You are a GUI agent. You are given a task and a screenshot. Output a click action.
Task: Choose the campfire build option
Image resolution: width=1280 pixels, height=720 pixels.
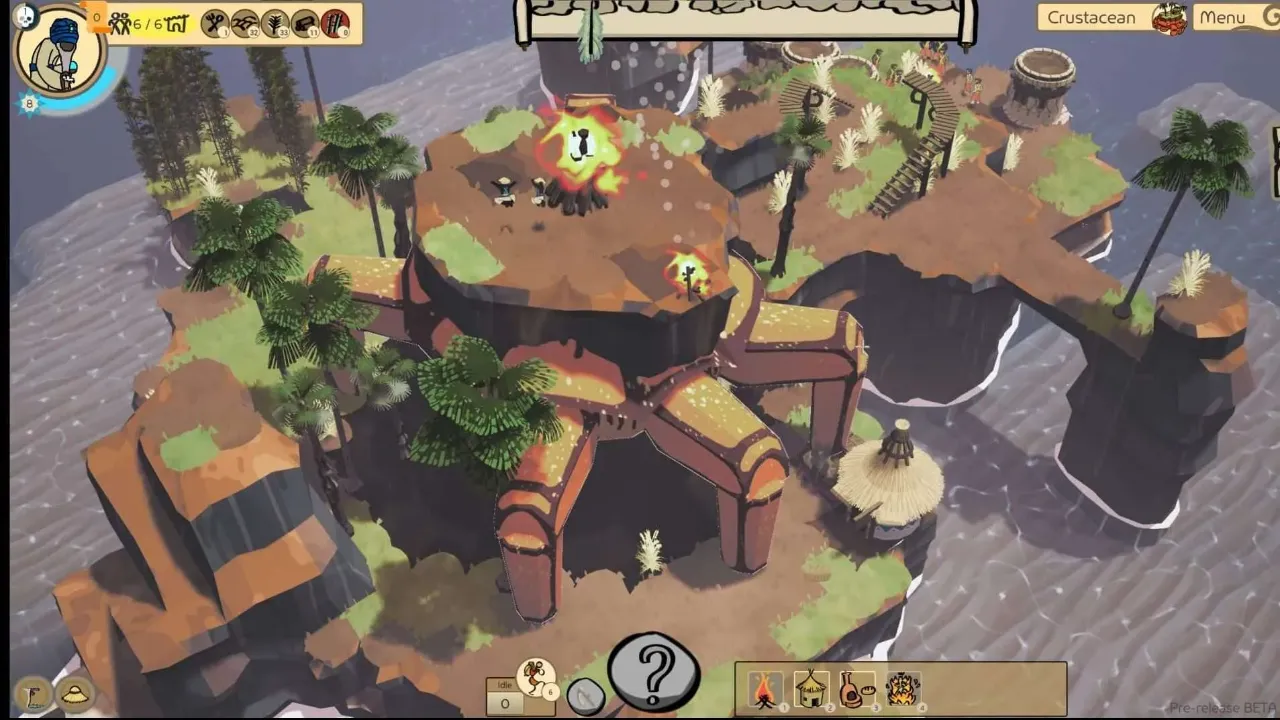[x=766, y=688]
